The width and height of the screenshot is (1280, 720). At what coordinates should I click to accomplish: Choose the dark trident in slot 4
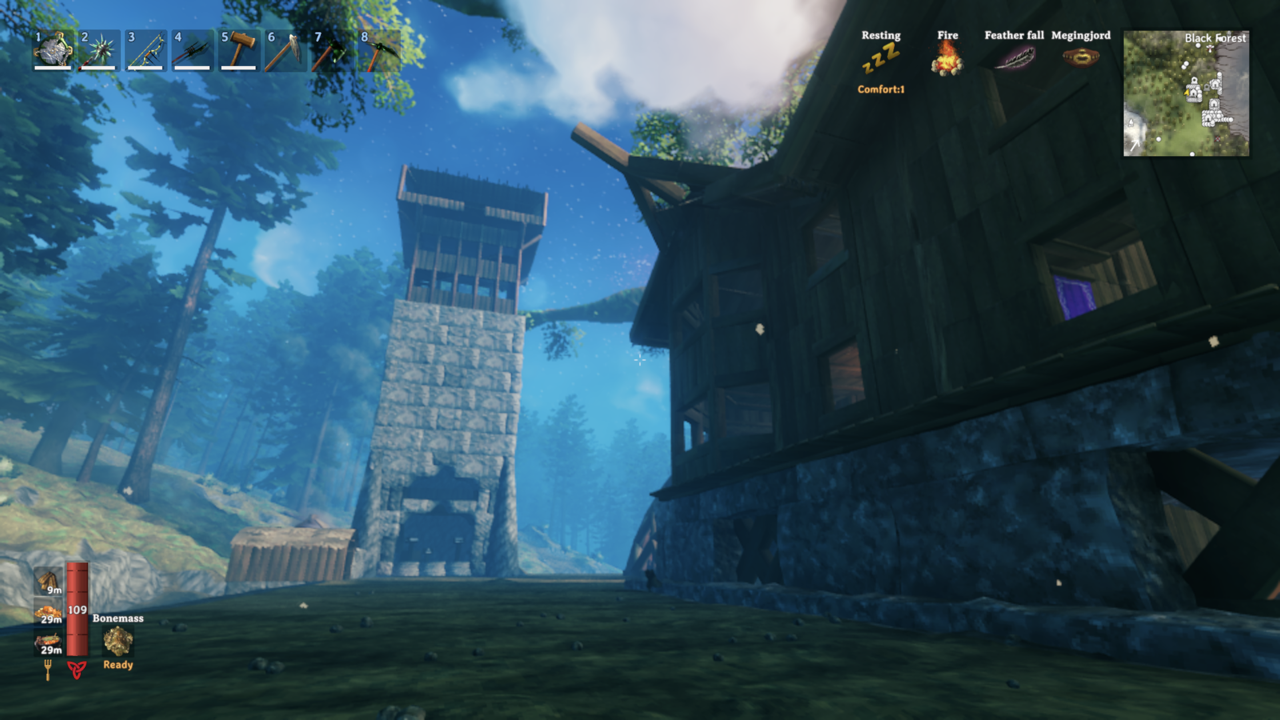(191, 50)
